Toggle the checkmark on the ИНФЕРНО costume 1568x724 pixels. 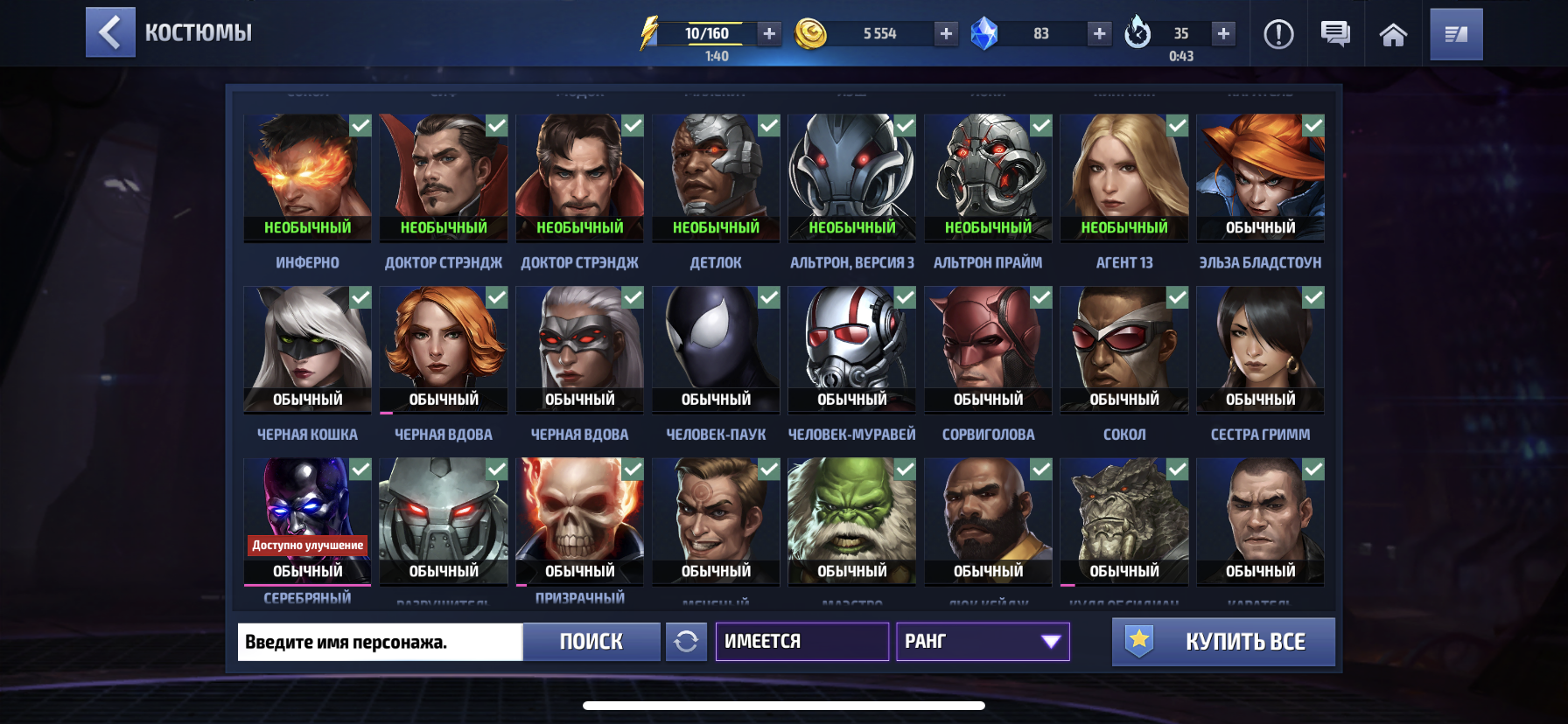(359, 125)
